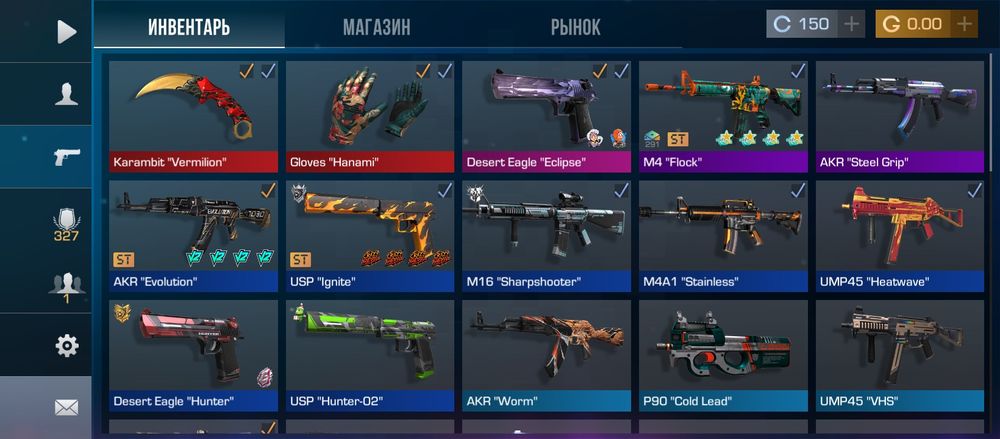Select the Desert Eagle "Eclipse" skin
Screen dimensions: 1000x439
(546, 115)
